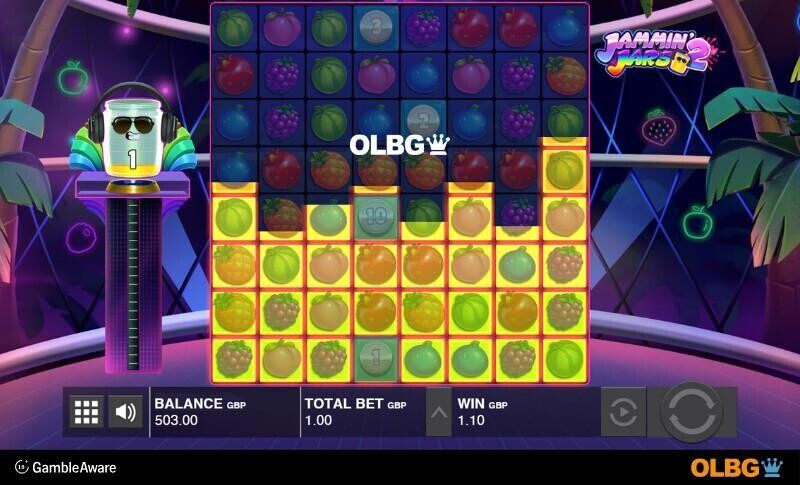Screen dimensions: 800x485
Task: Spin the reels with the round button
Action: click(696, 411)
